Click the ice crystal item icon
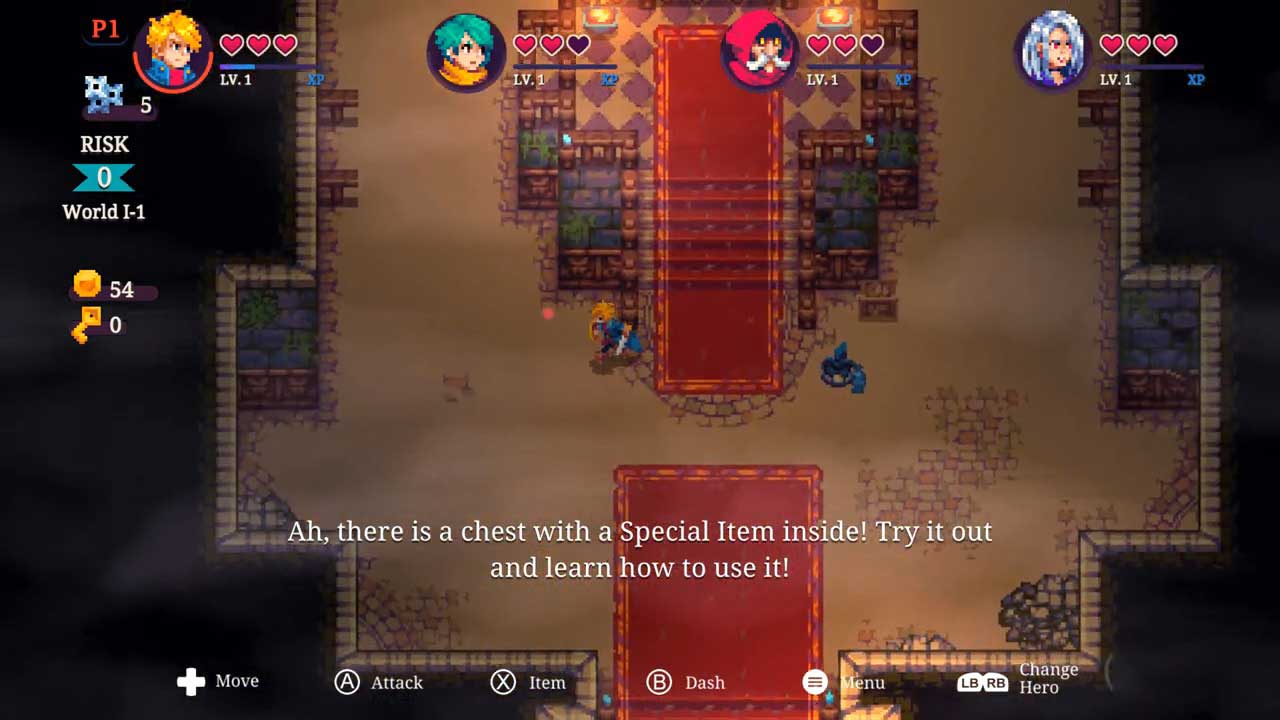This screenshot has height=720, width=1280. pos(104,97)
